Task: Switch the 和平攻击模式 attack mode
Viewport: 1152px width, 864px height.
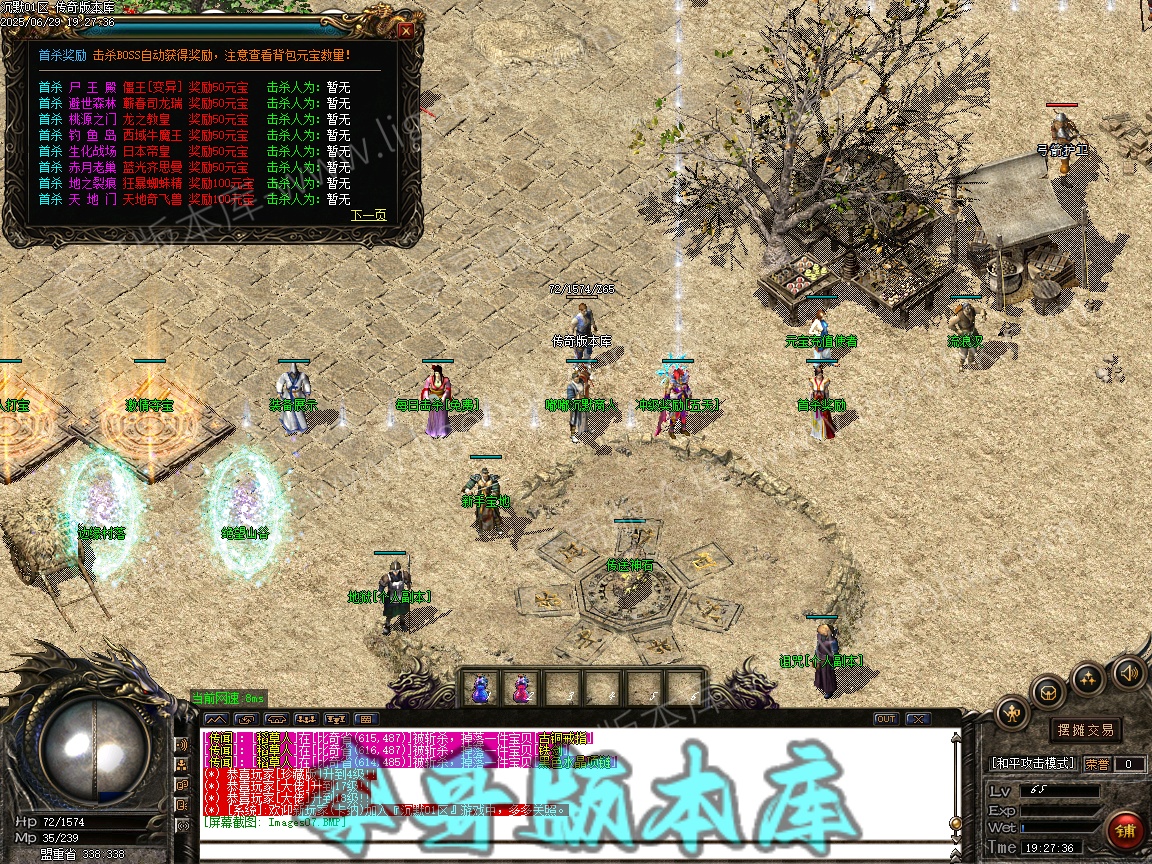Action: coord(1034,764)
